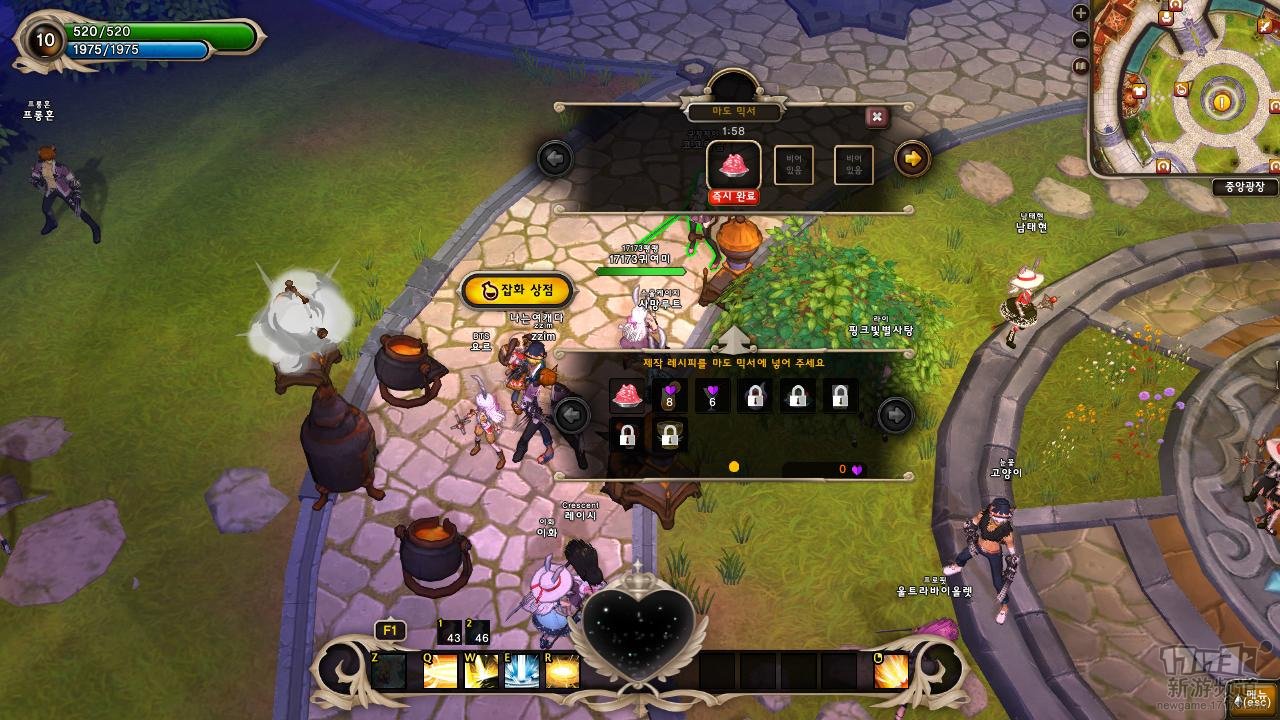Trigger the R skill icon
Screen dimensions: 1280x720
pos(562,671)
